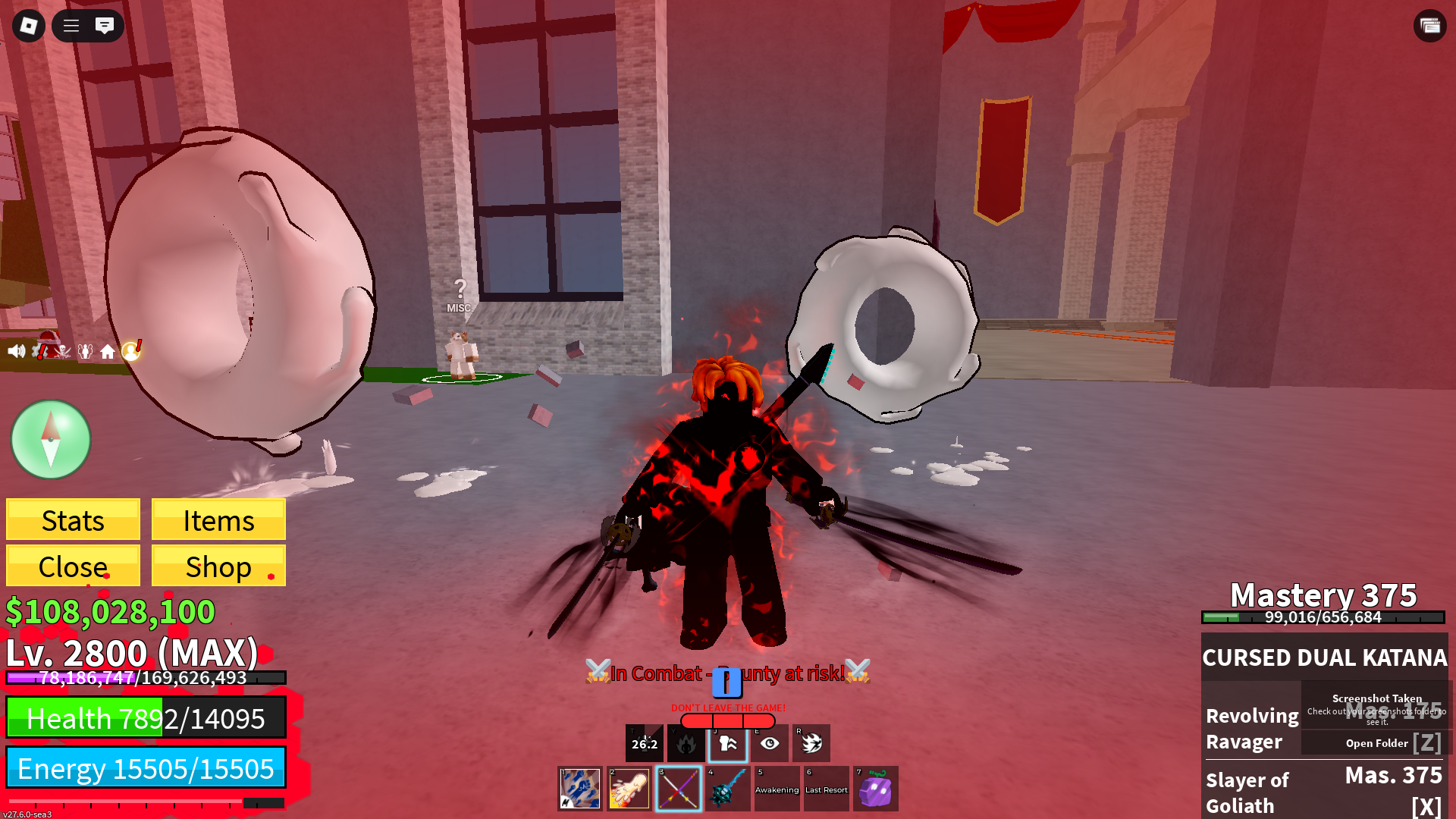Select the crossed katanas sword slot
Screen dimensions: 1456x819
pos(678,789)
